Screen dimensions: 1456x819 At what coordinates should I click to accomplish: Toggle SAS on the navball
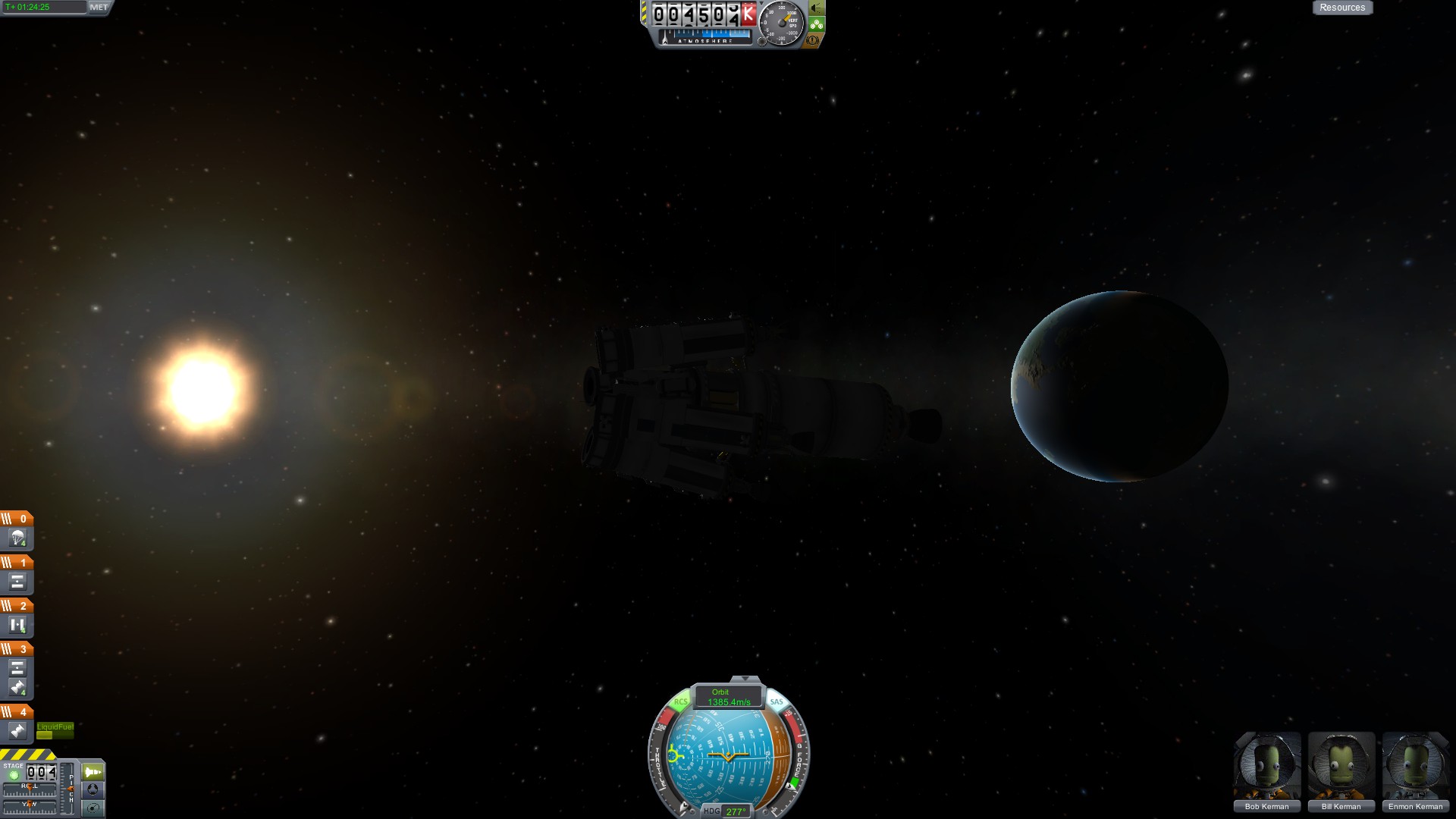coord(777,702)
